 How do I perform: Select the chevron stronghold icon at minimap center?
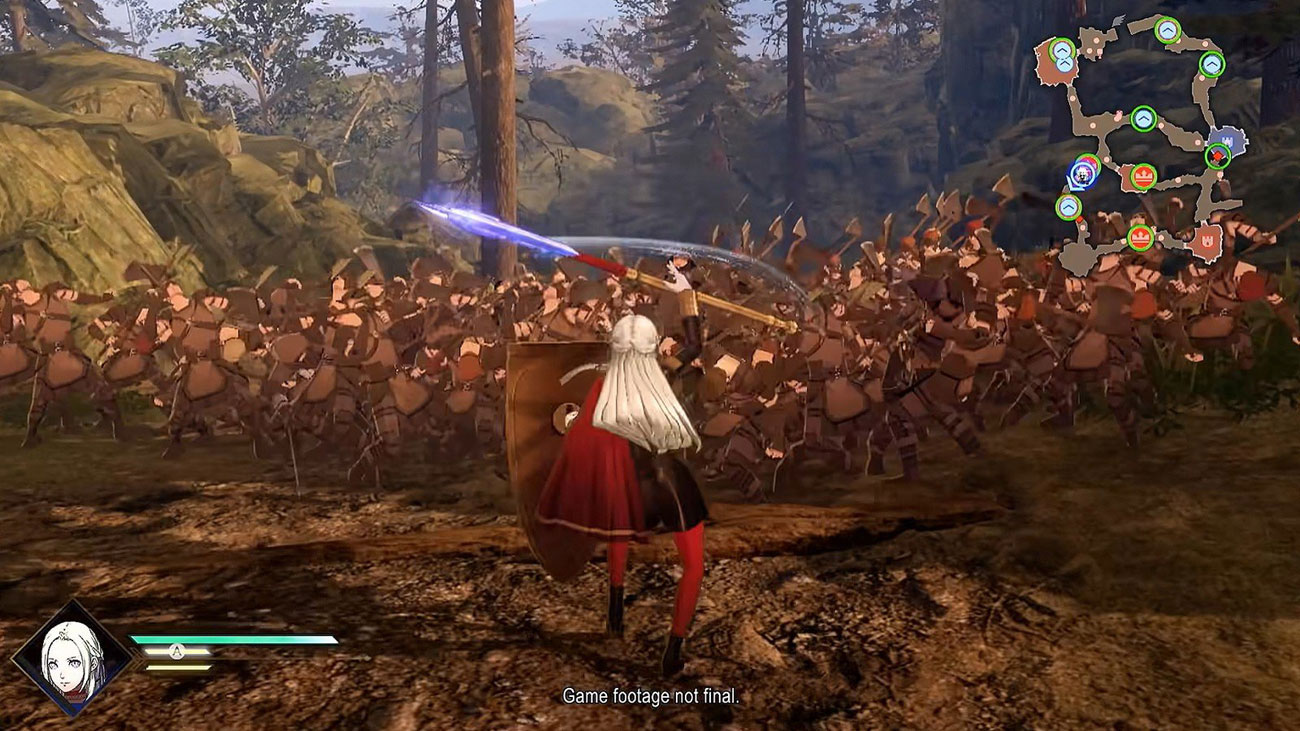pyautogui.click(x=1143, y=117)
